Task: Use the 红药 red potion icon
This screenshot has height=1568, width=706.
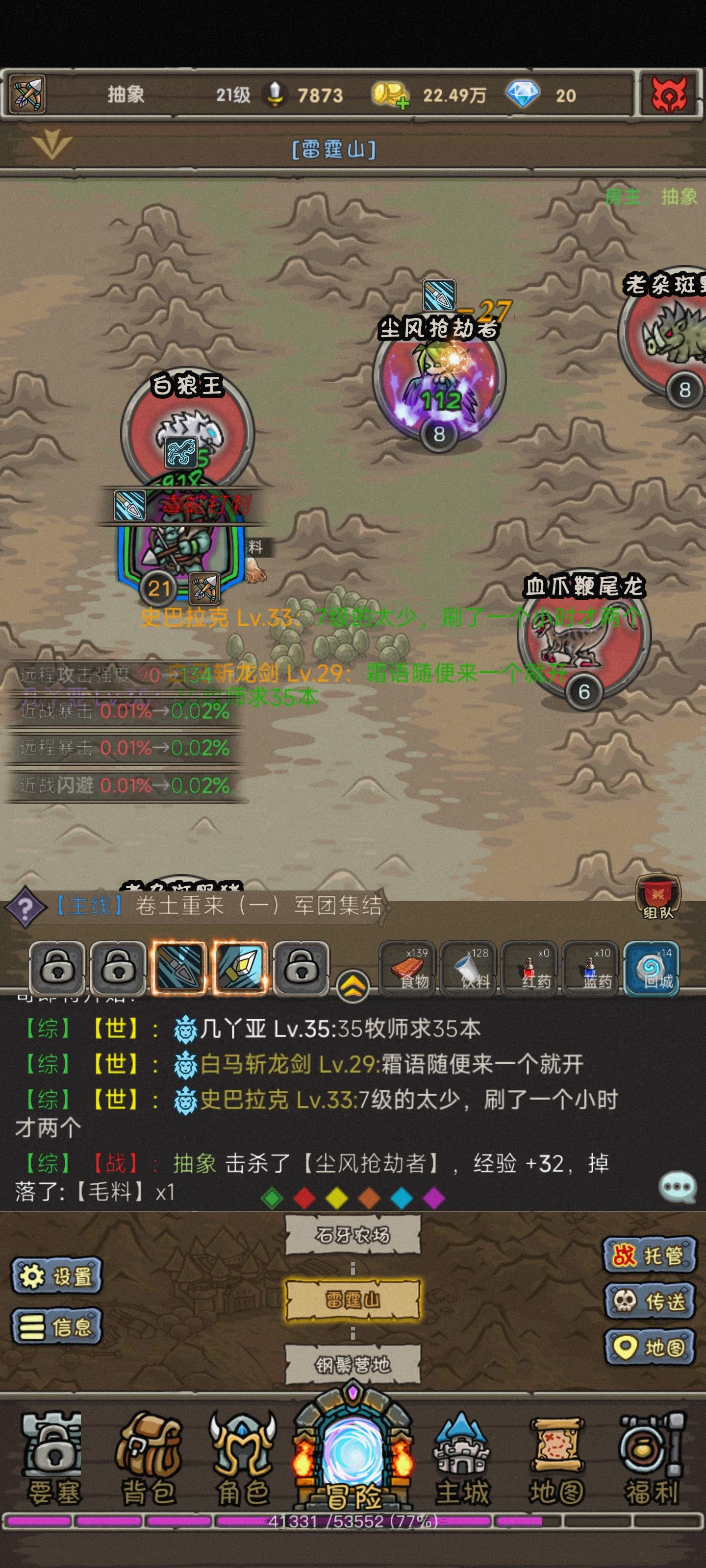Action: coord(533,968)
